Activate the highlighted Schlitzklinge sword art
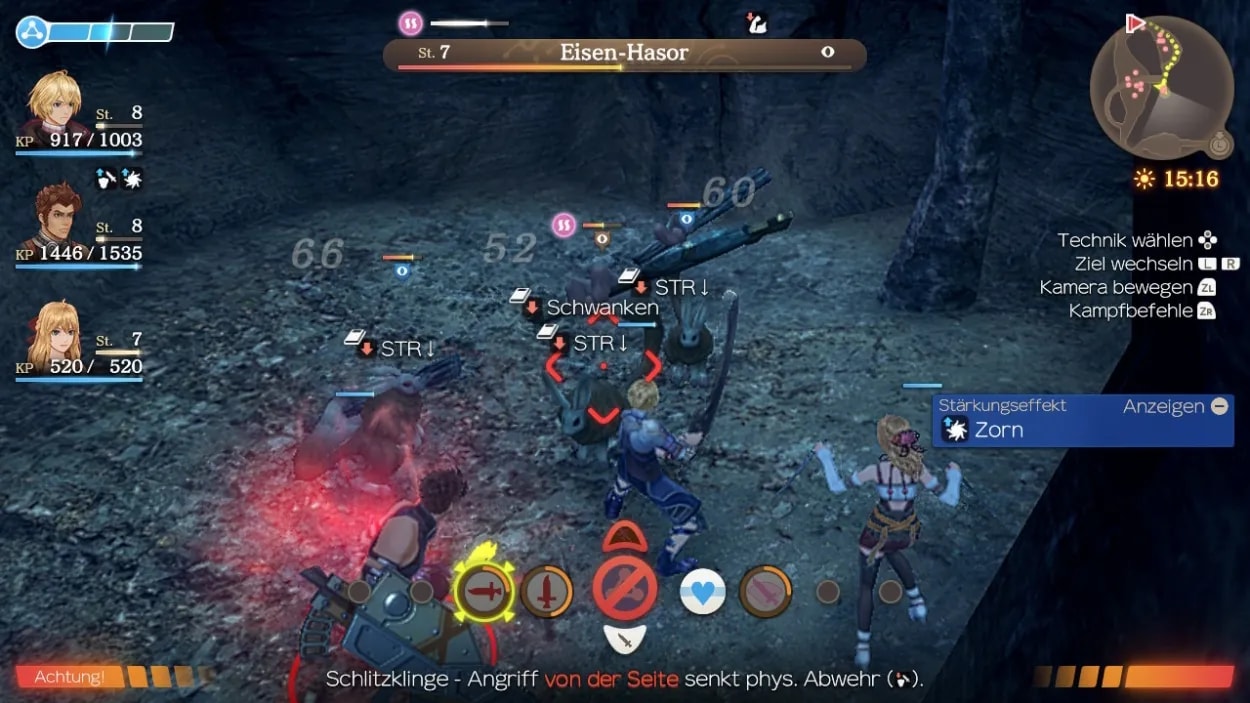The image size is (1250, 703). point(484,591)
